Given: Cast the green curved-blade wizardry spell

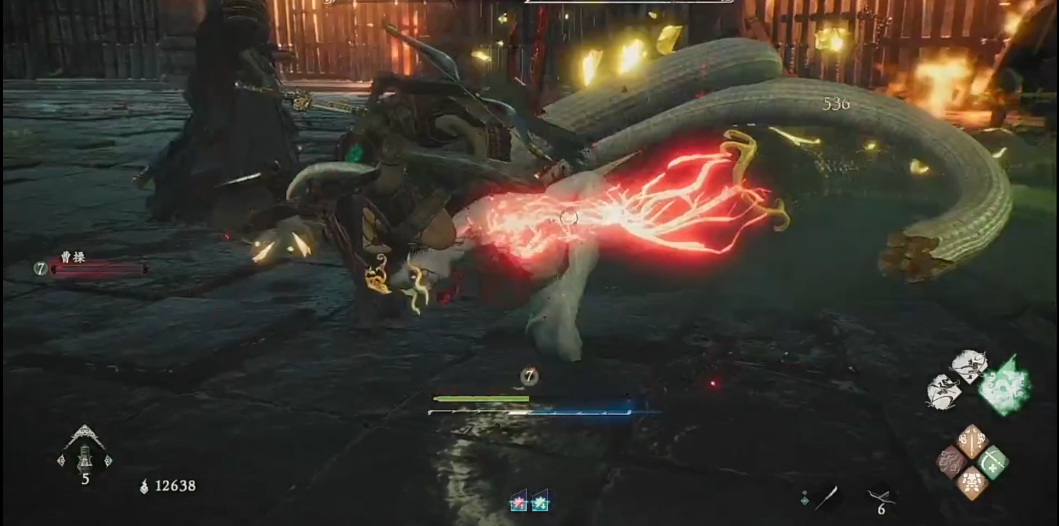Looking at the screenshot, I should (993, 461).
